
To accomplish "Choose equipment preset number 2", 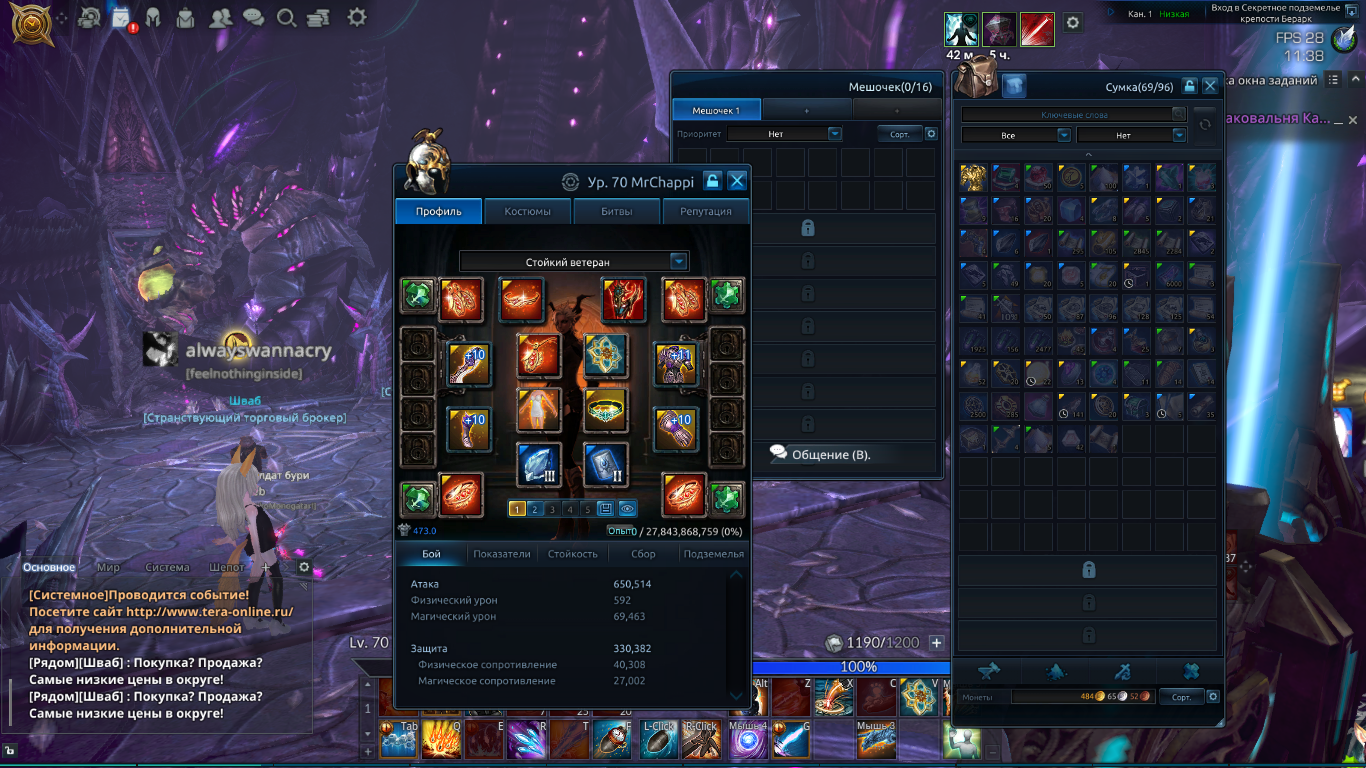I will (535, 509).
